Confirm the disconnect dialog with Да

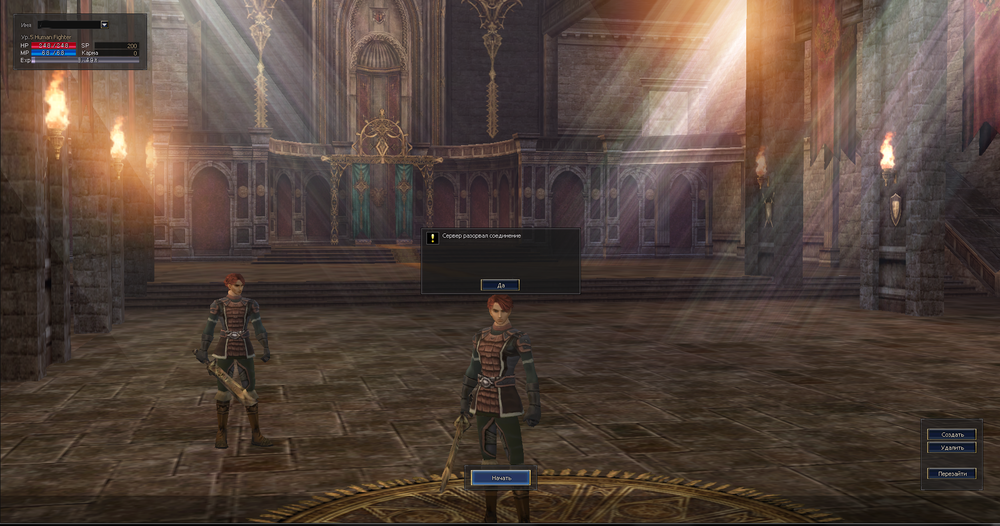(500, 285)
